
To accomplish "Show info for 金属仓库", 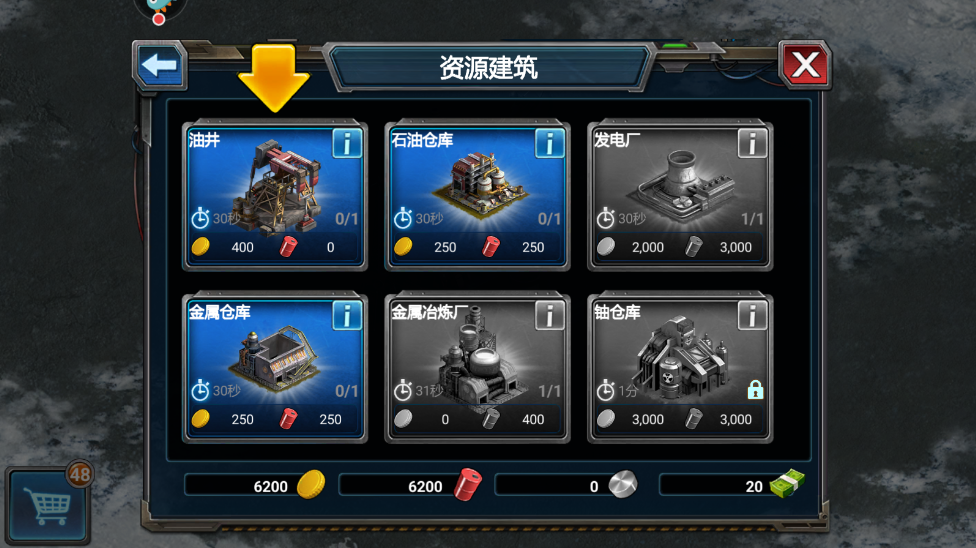I will pos(346,316).
